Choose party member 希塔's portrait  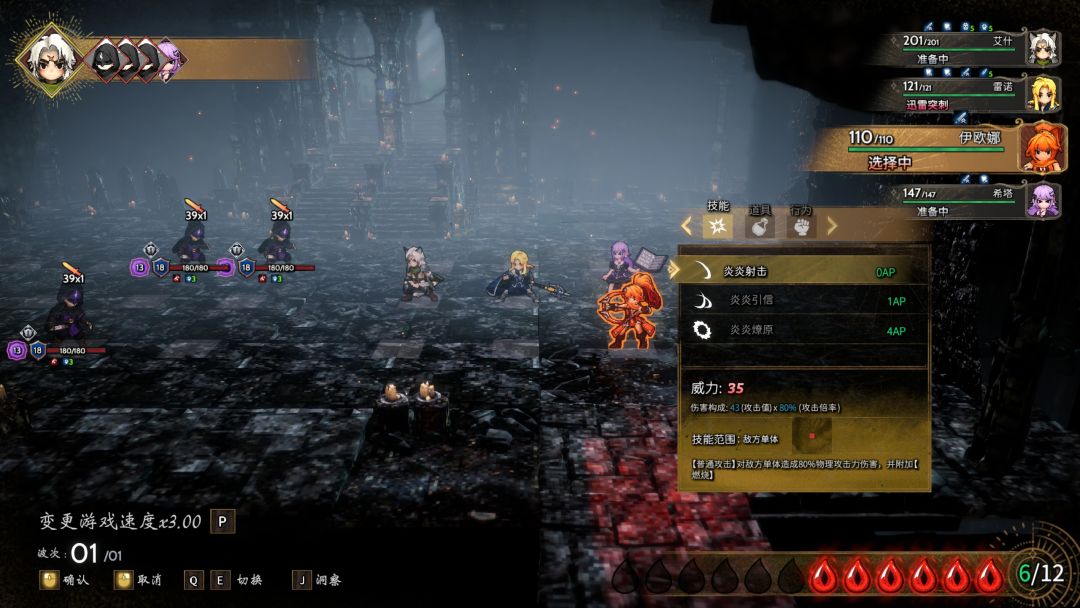coord(1043,199)
